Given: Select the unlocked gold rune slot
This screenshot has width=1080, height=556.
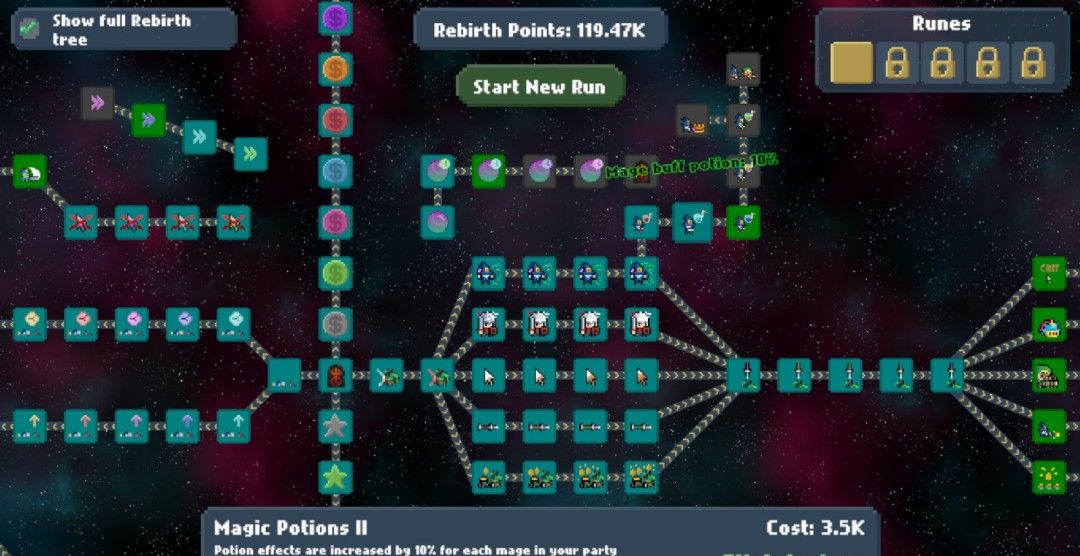Looking at the screenshot, I should 850,63.
